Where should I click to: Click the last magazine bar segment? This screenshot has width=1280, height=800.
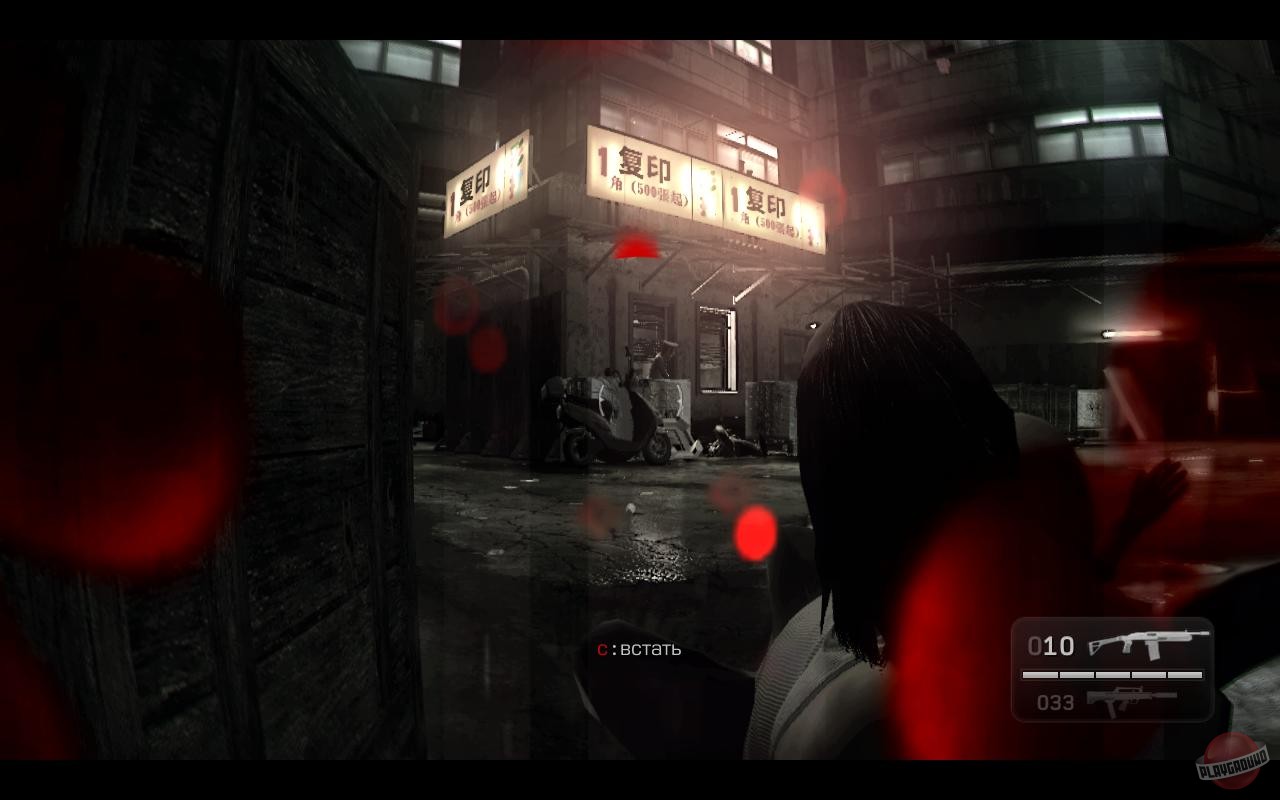[x=1183, y=673]
